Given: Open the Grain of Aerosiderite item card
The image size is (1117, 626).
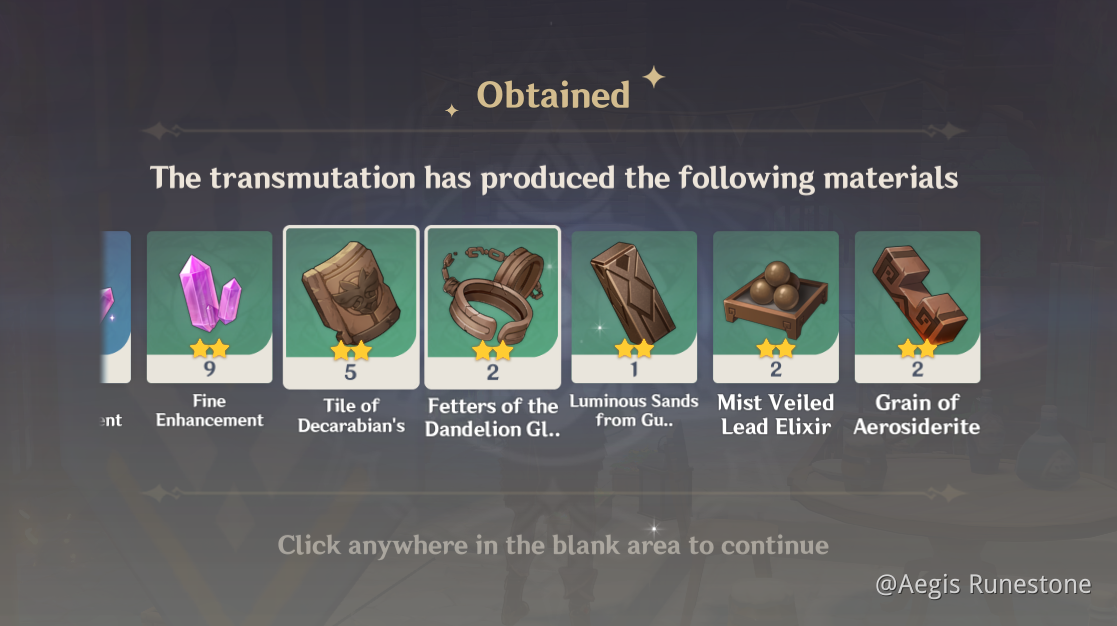Looking at the screenshot, I should coord(917,306).
